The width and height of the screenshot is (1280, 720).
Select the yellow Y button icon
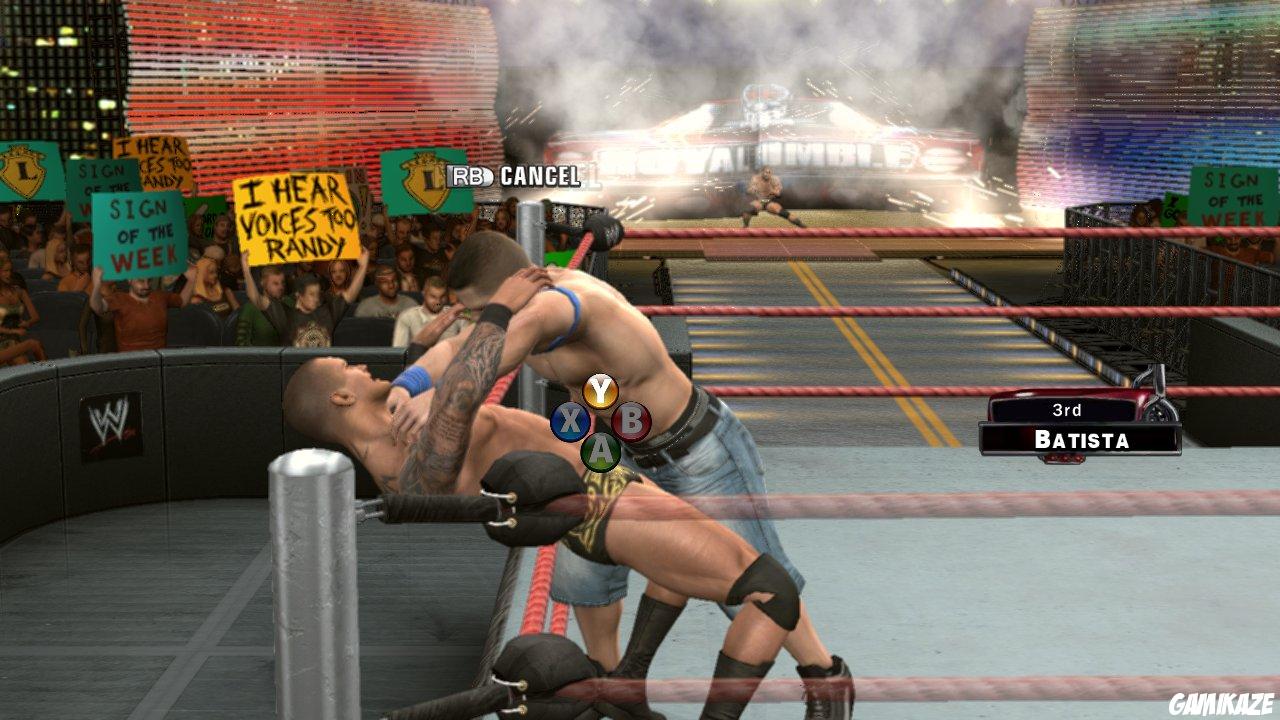[599, 390]
